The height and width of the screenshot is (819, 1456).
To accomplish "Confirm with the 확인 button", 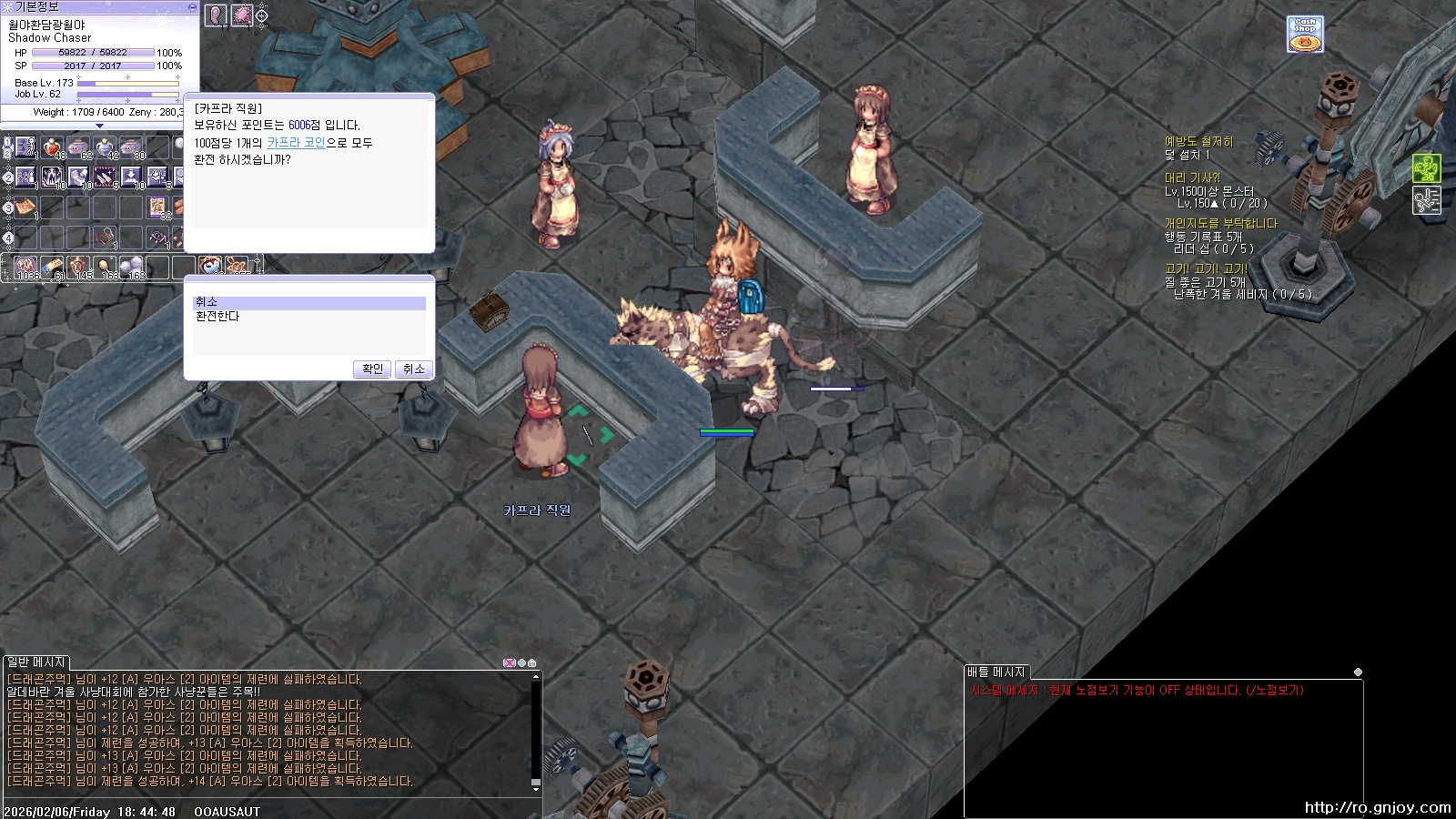I will tap(372, 369).
